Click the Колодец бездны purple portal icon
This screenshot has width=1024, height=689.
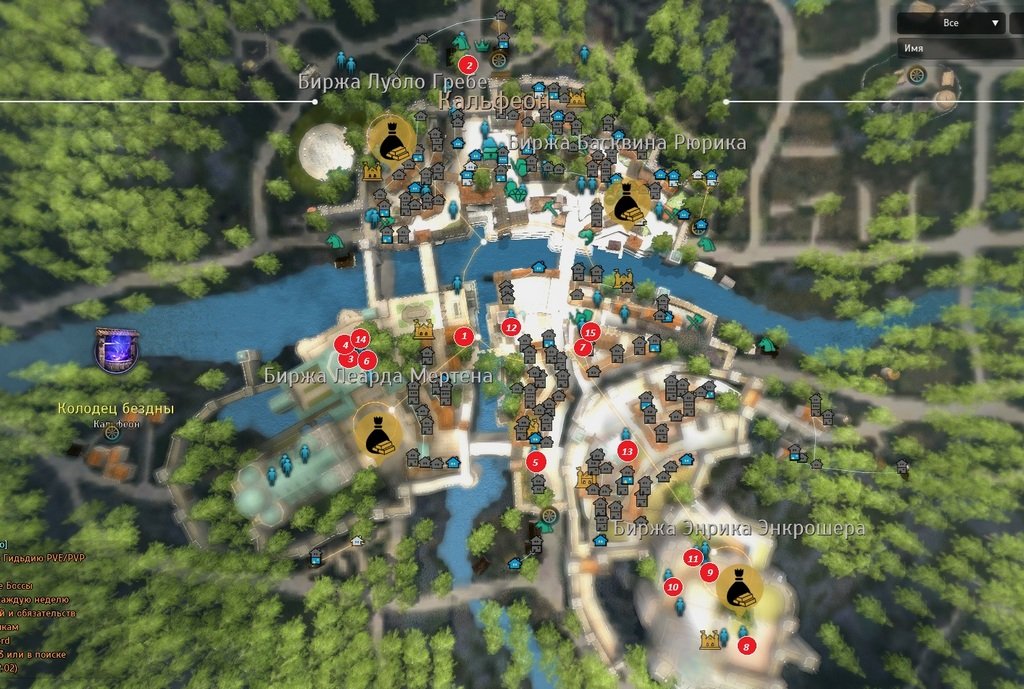[x=116, y=351]
